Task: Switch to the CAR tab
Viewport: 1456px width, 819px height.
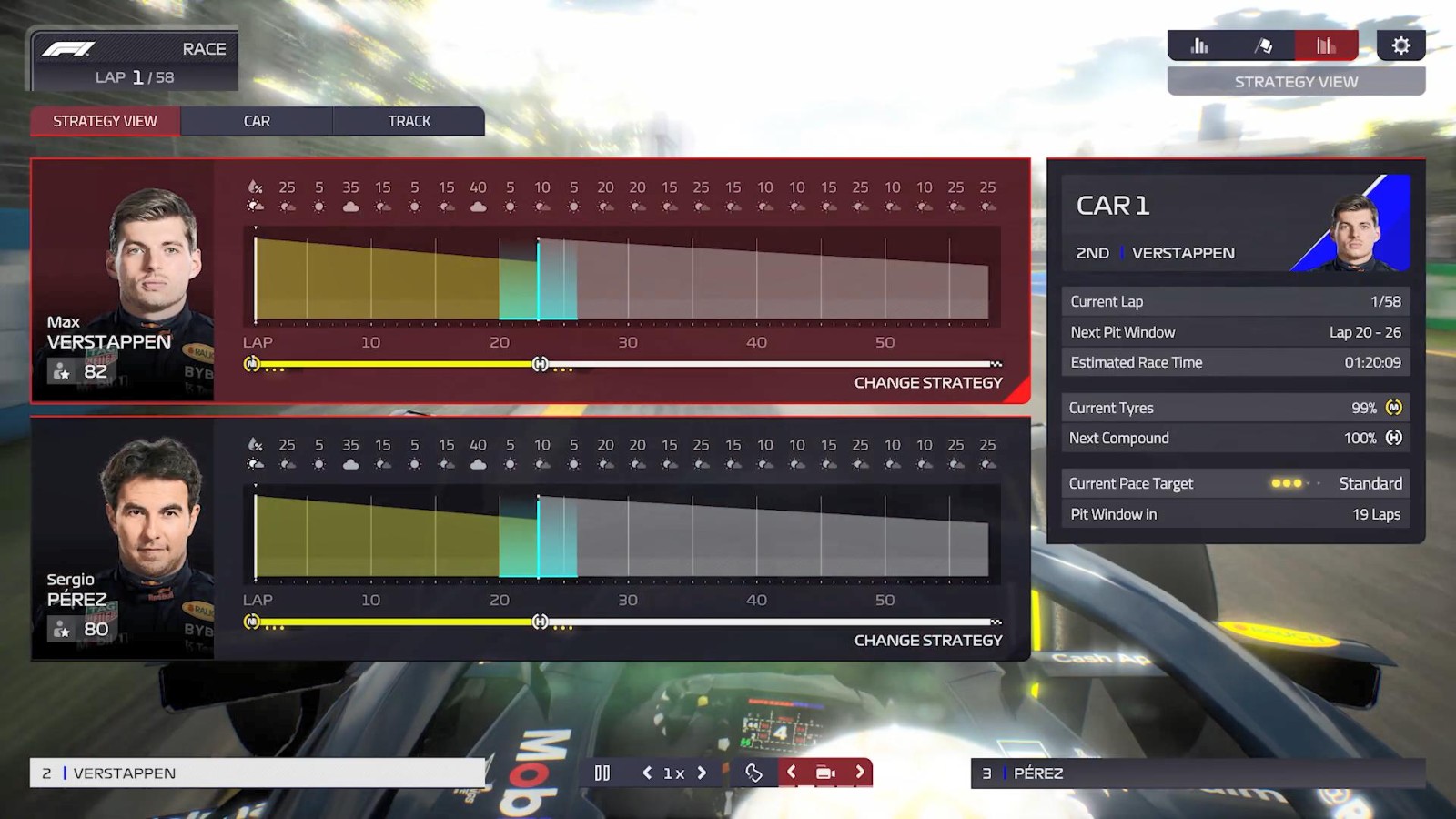Action: [x=257, y=120]
